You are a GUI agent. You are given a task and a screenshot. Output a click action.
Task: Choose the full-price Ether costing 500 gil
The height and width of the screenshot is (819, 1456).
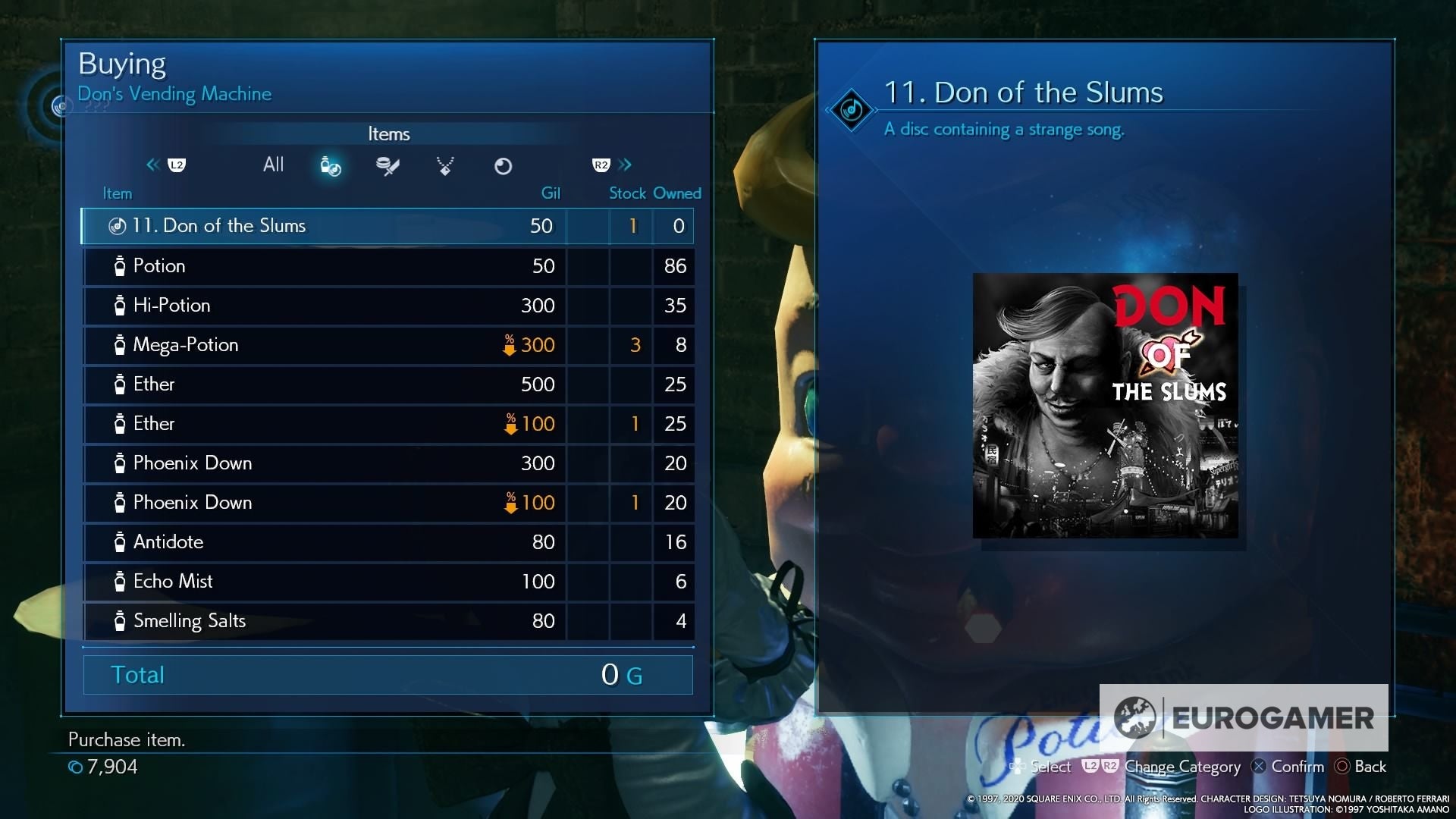(387, 384)
